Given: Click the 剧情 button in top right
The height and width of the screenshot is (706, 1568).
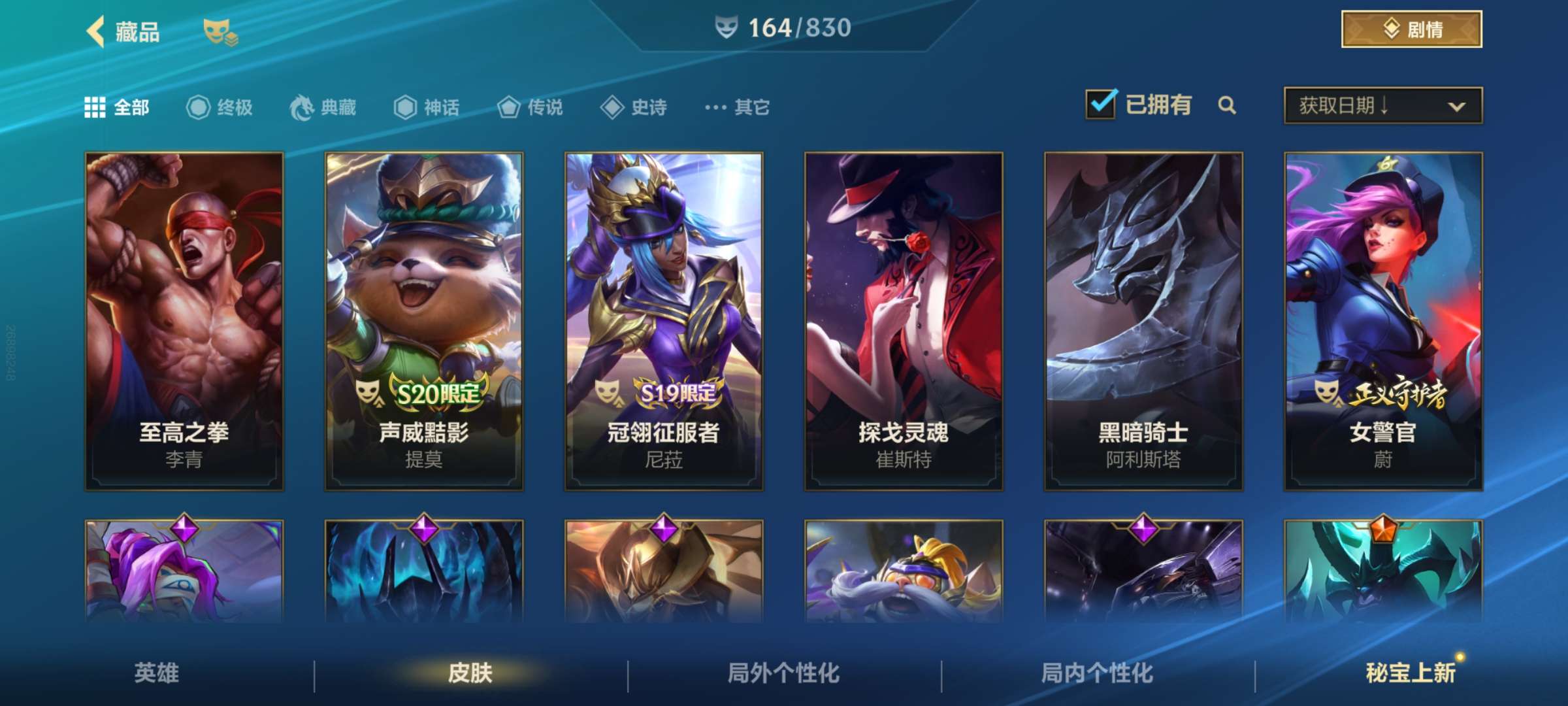Looking at the screenshot, I should pyautogui.click(x=1411, y=29).
